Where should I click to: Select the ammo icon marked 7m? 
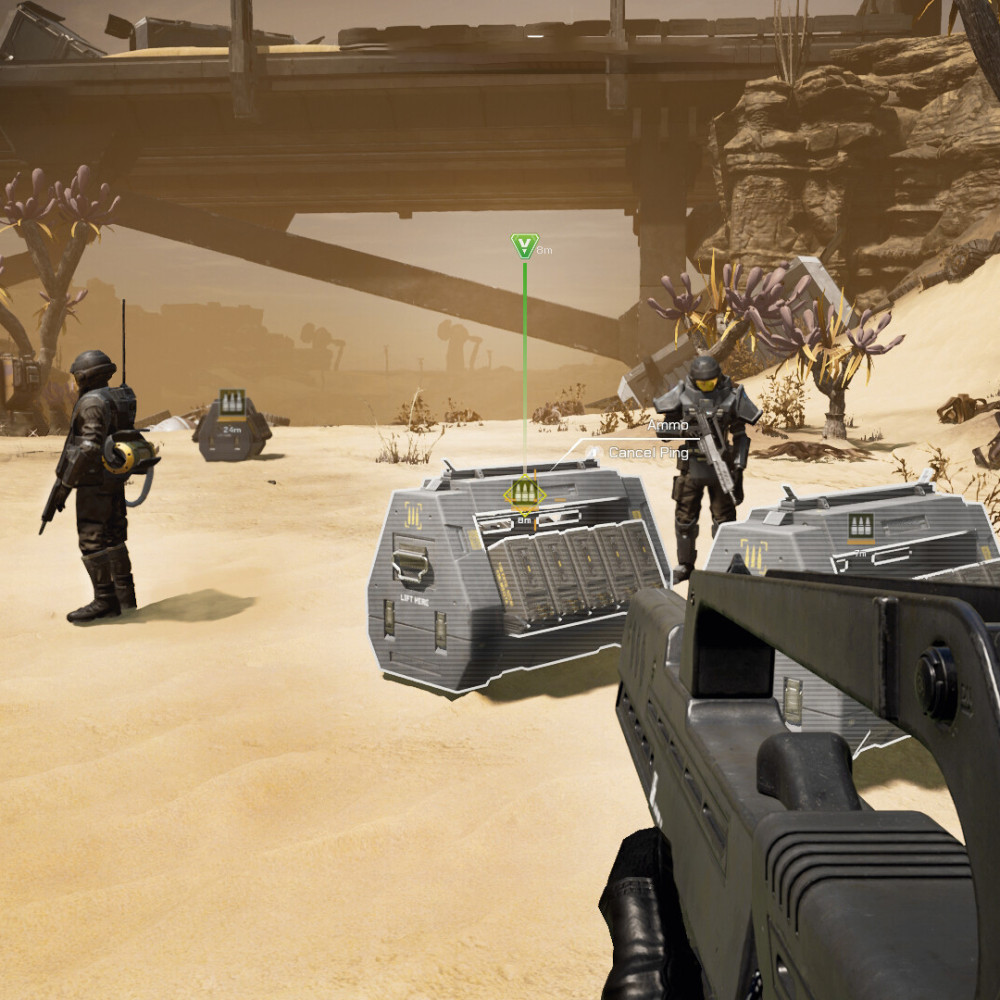860,526
